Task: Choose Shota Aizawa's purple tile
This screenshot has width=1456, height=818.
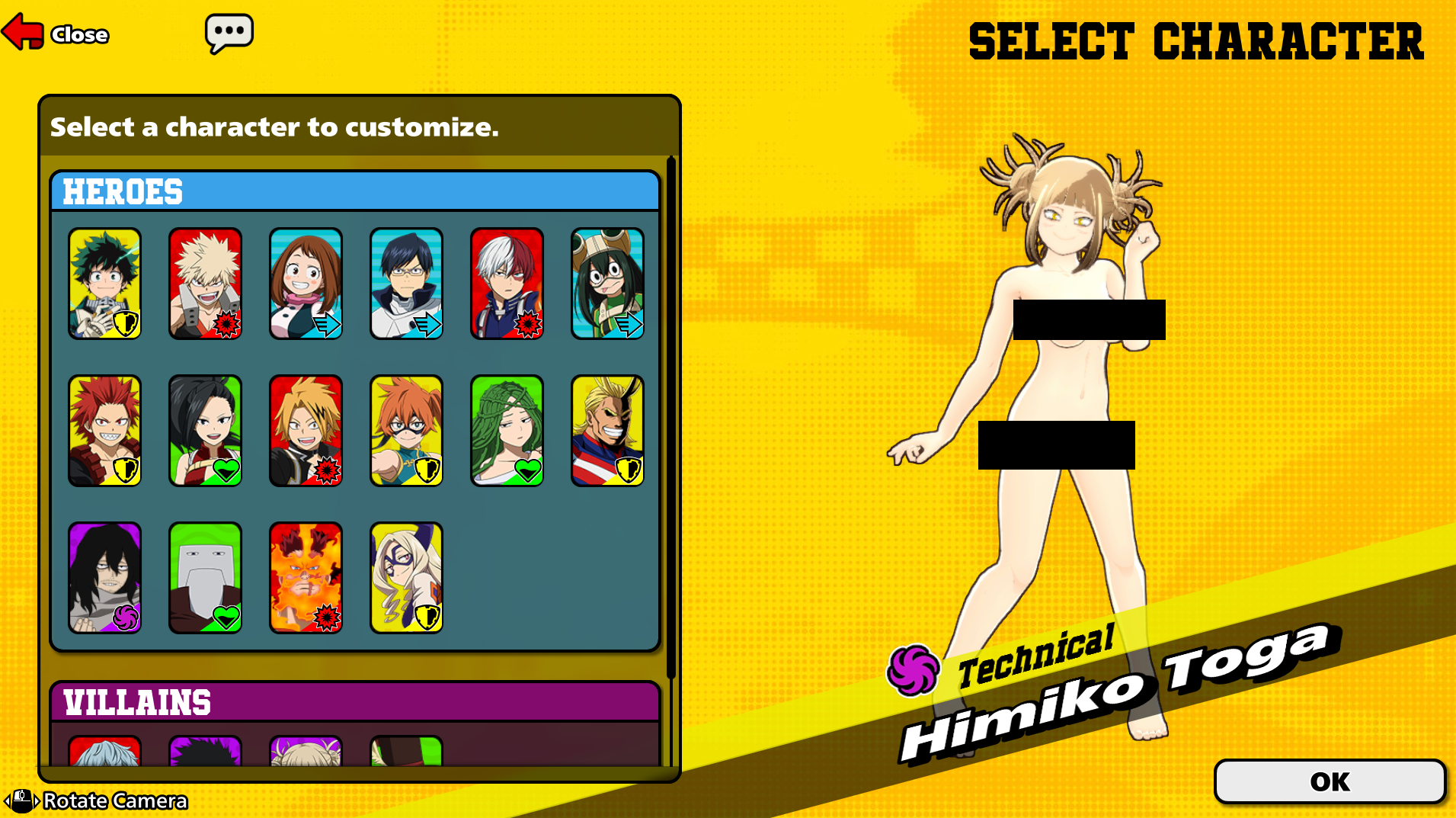Action: [104, 577]
